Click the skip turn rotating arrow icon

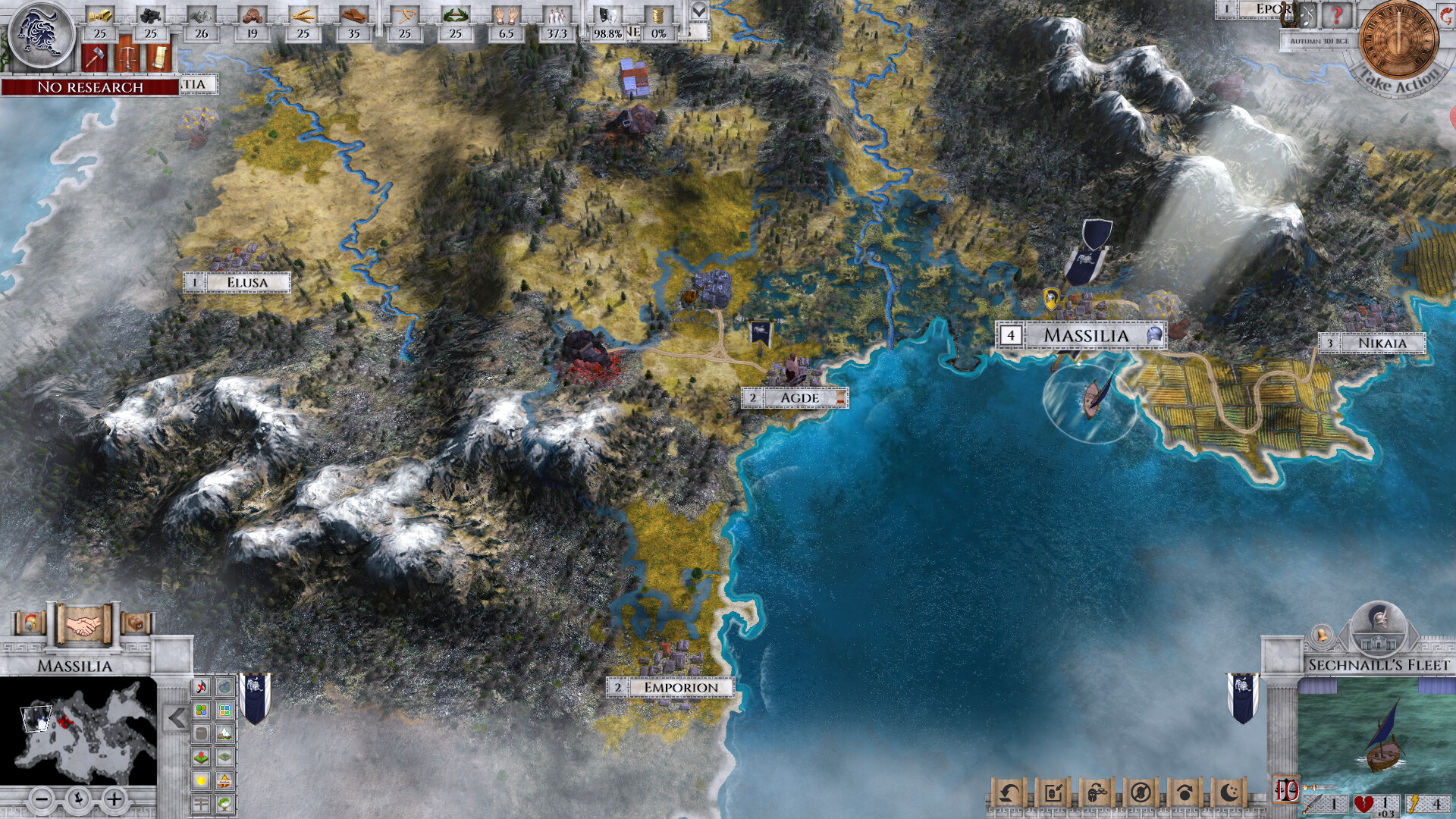click(1186, 791)
